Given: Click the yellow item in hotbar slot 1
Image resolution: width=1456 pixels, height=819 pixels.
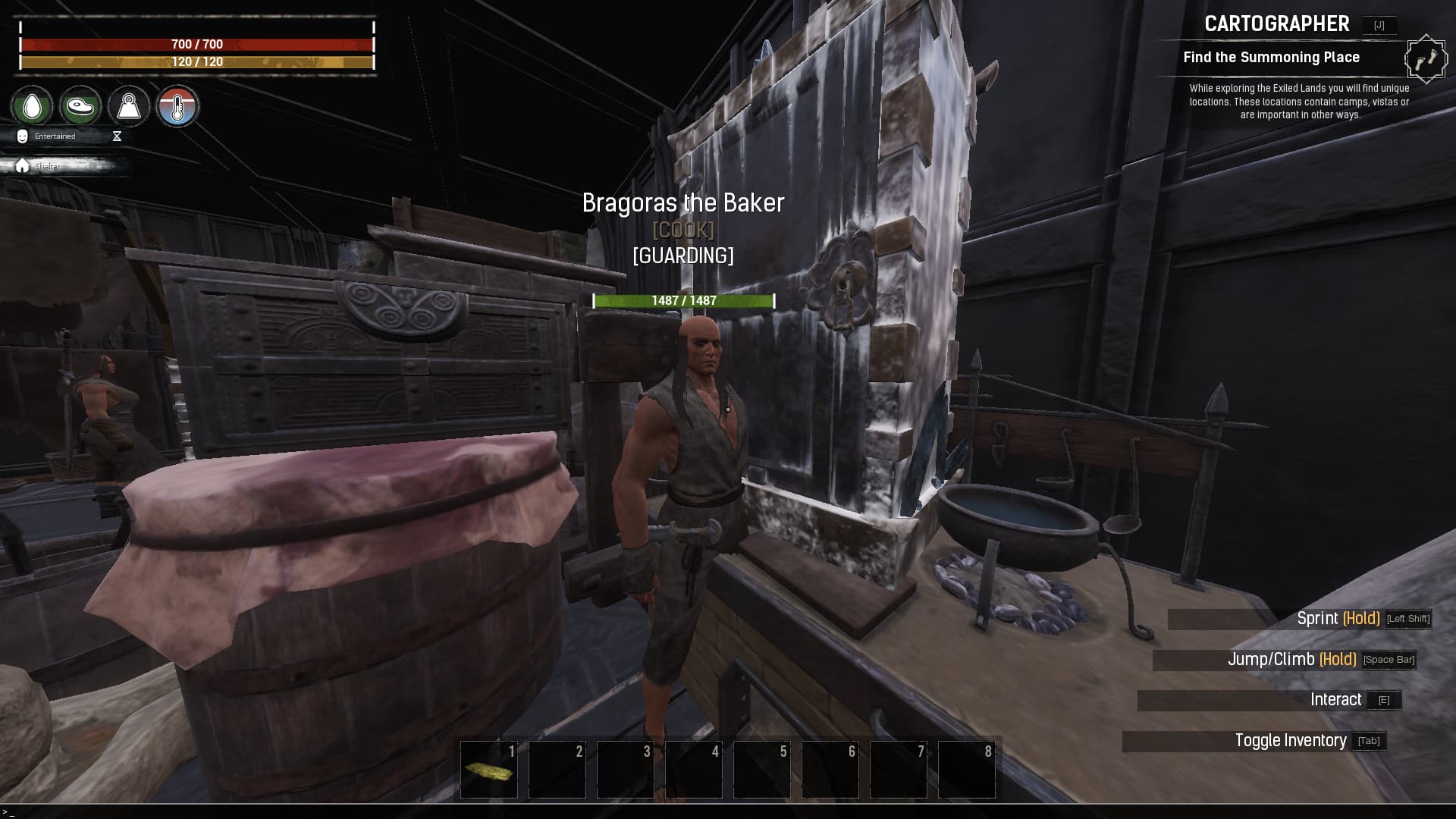Looking at the screenshot, I should [488, 770].
